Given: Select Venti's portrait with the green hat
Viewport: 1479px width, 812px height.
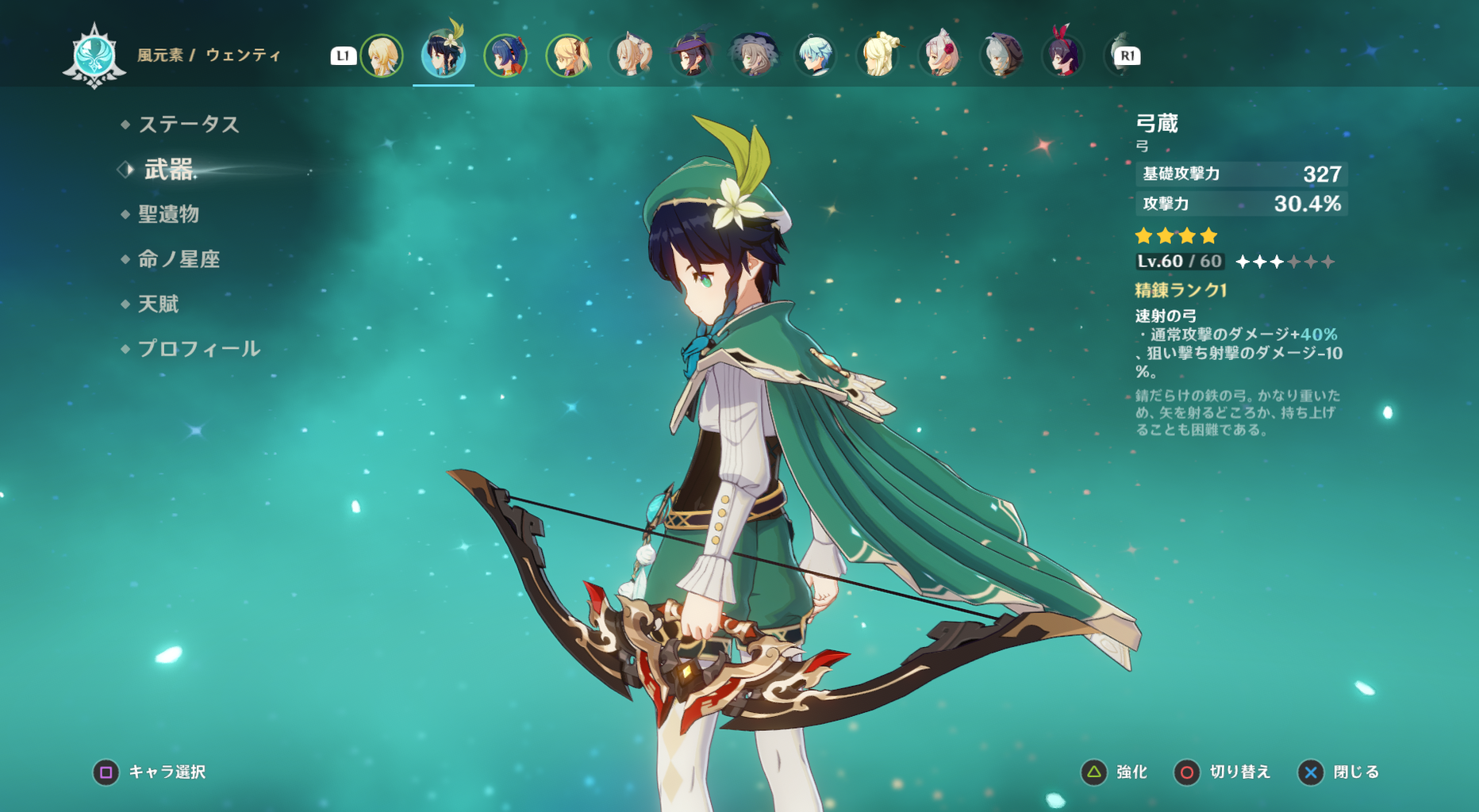Looking at the screenshot, I should coord(443,56).
